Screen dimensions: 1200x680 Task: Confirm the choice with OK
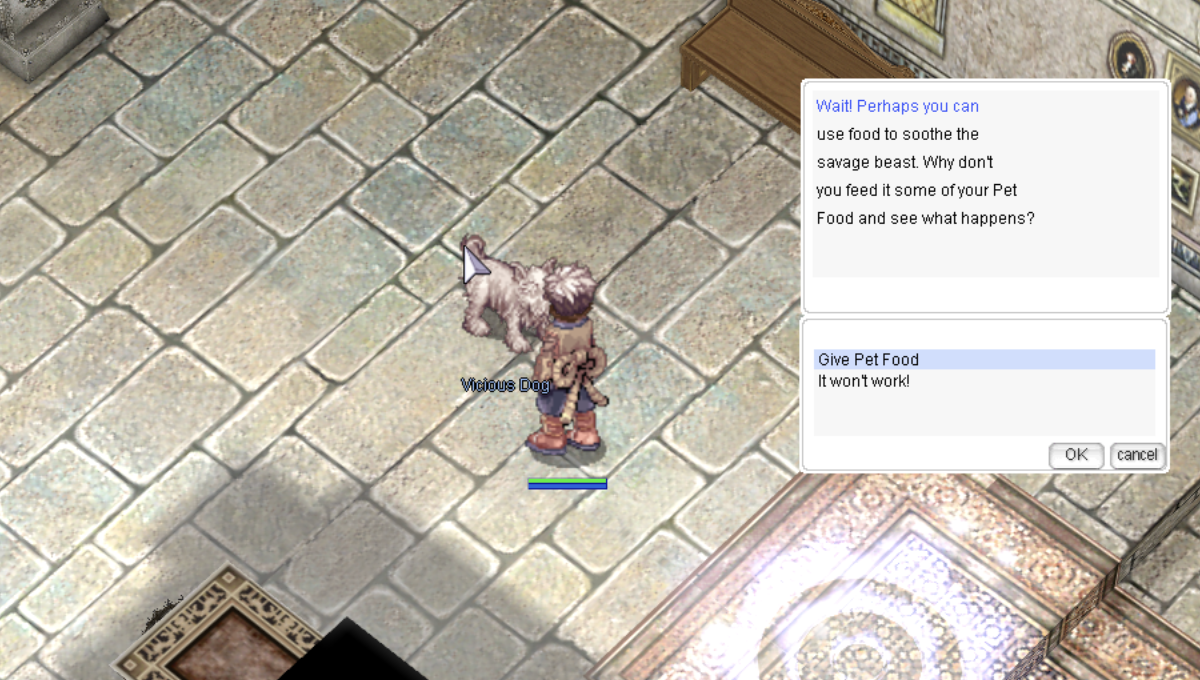[x=1076, y=455]
